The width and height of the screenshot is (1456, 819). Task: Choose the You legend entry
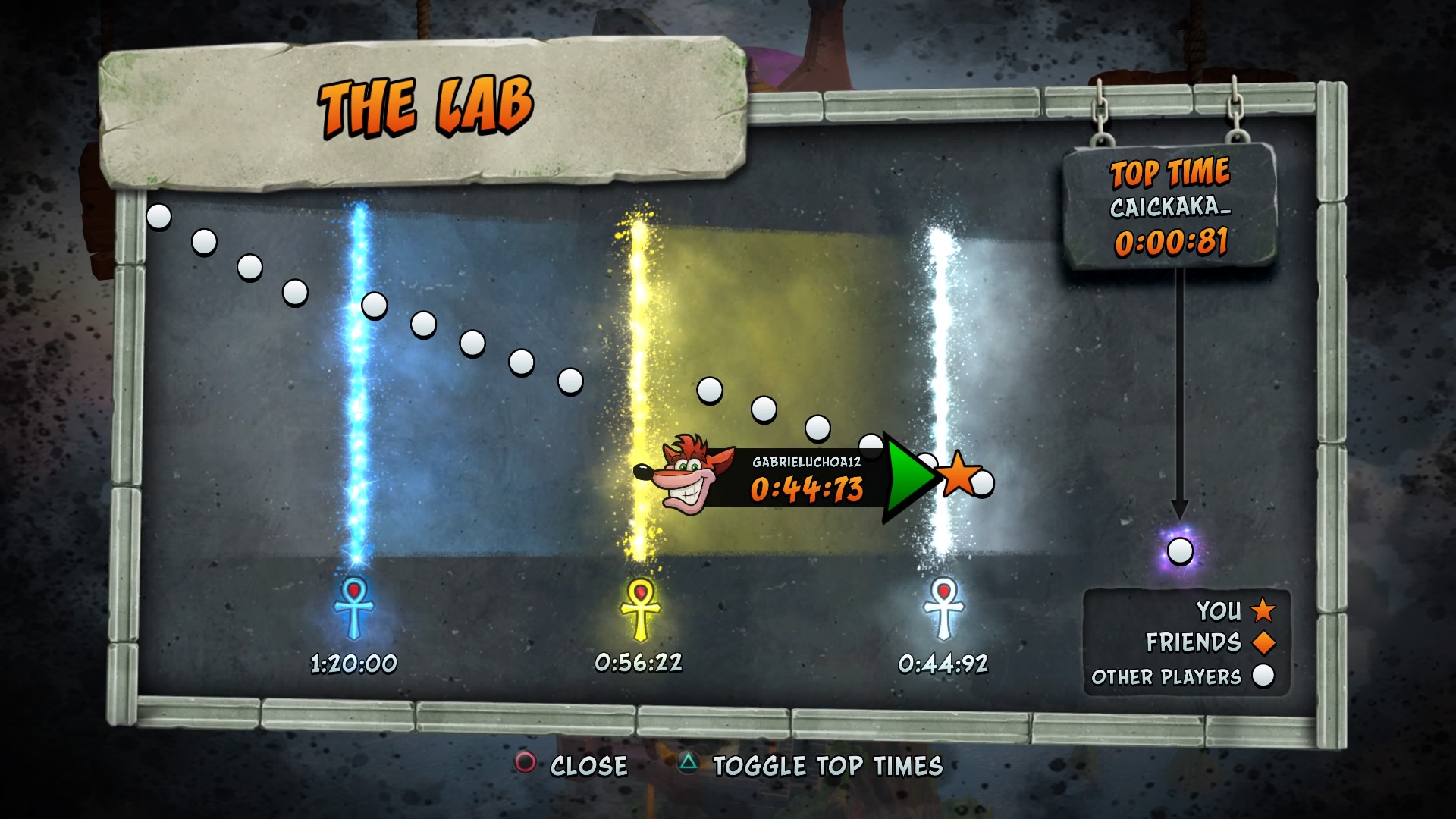[1235, 610]
